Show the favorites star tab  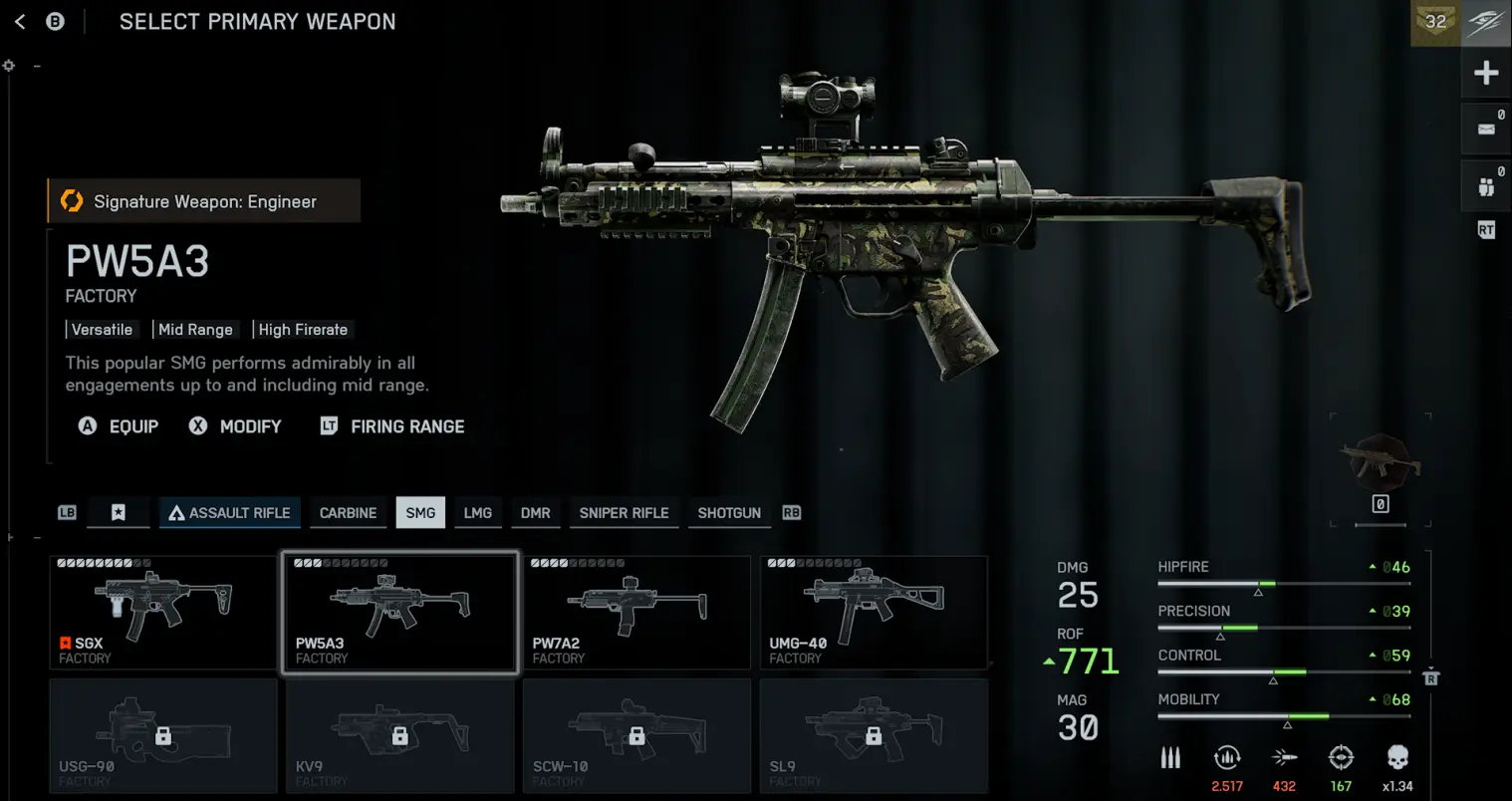point(119,513)
